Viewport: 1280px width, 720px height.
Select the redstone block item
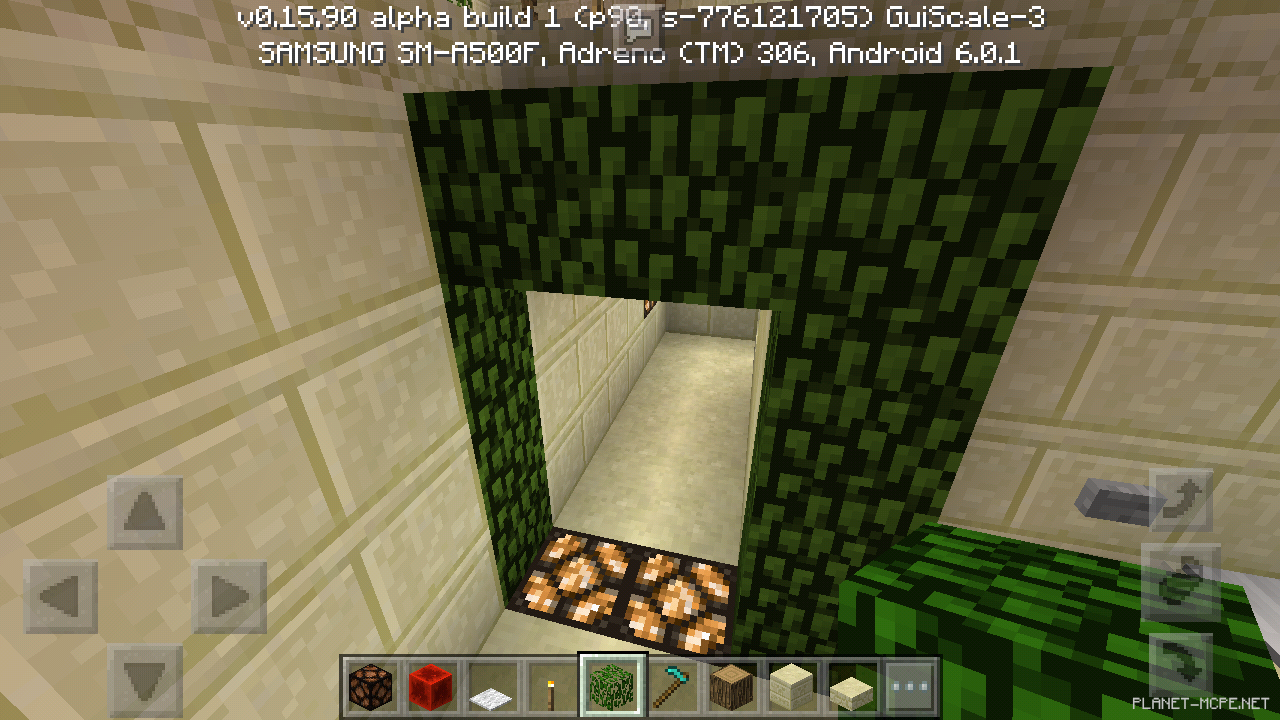pyautogui.click(x=431, y=686)
